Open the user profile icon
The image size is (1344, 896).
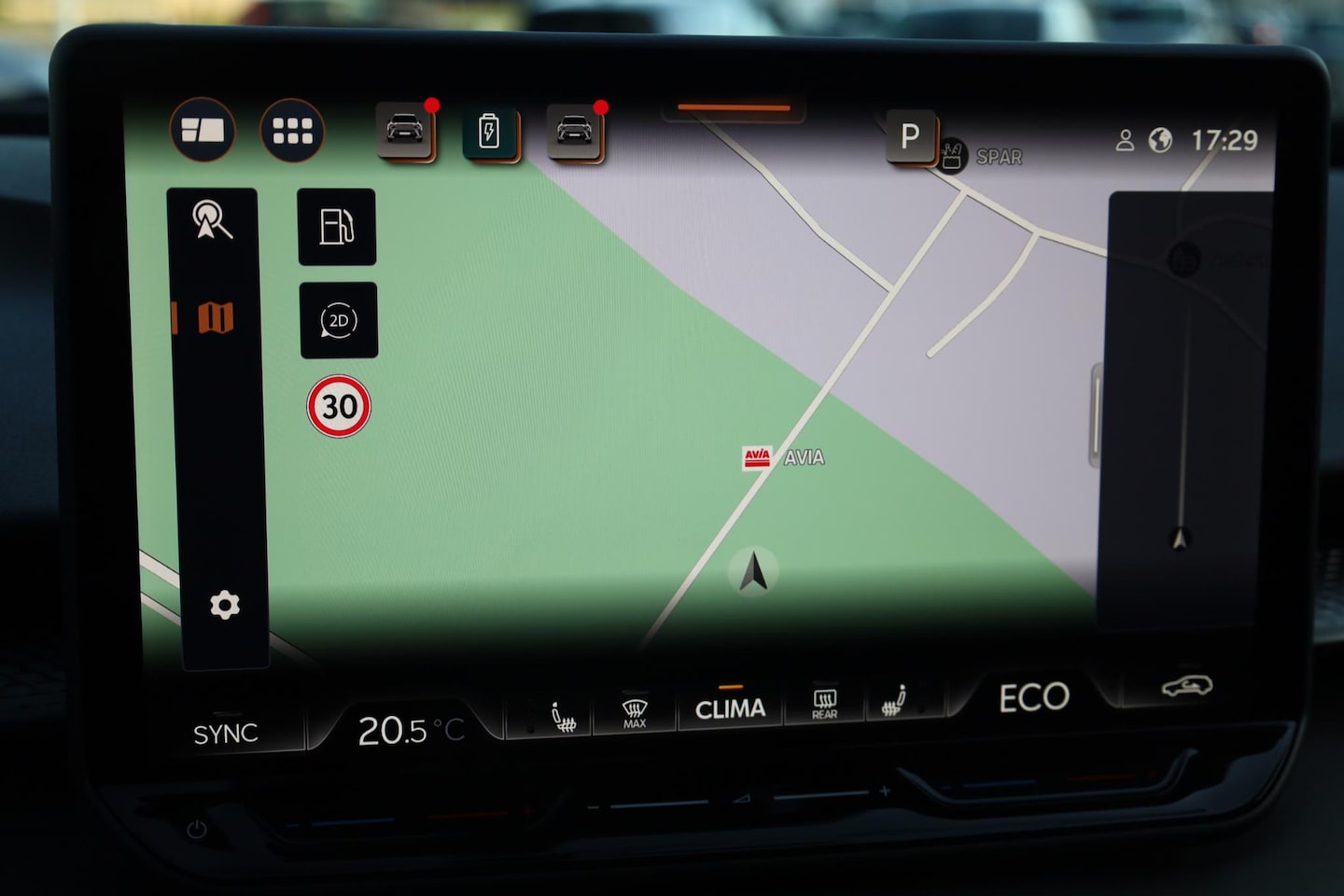(x=1125, y=141)
